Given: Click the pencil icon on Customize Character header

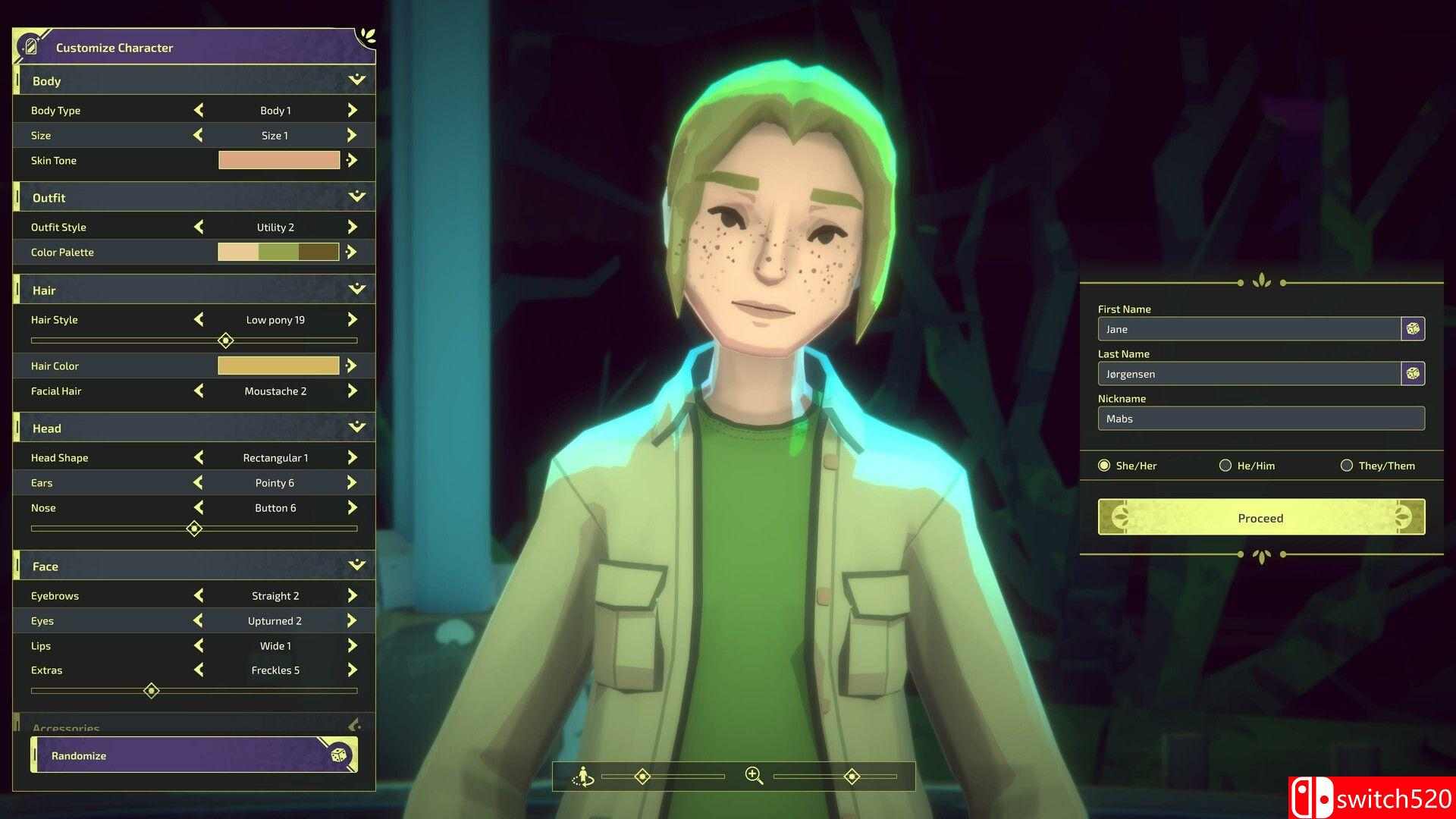Looking at the screenshot, I should [x=30, y=45].
